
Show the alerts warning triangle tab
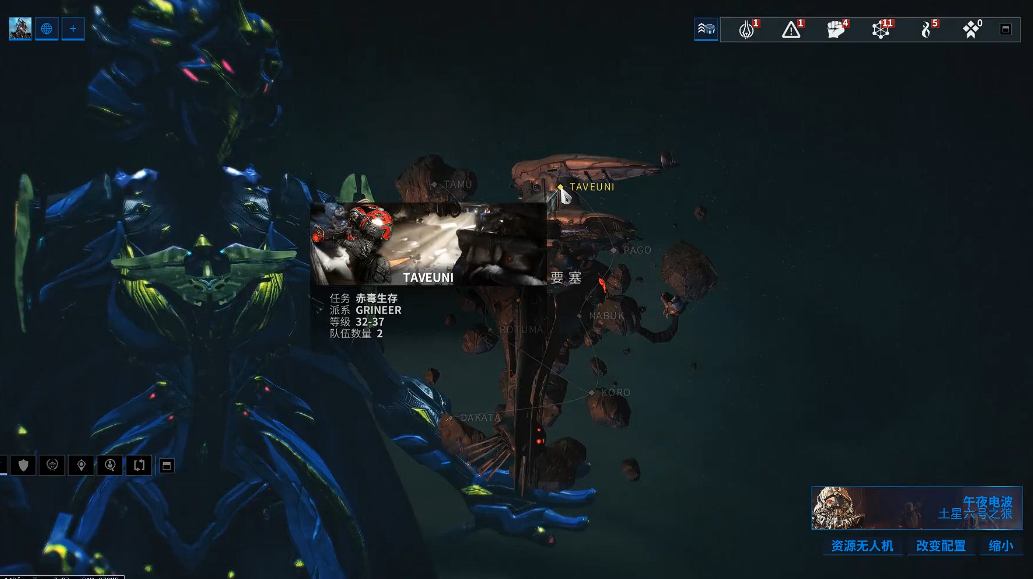click(792, 30)
